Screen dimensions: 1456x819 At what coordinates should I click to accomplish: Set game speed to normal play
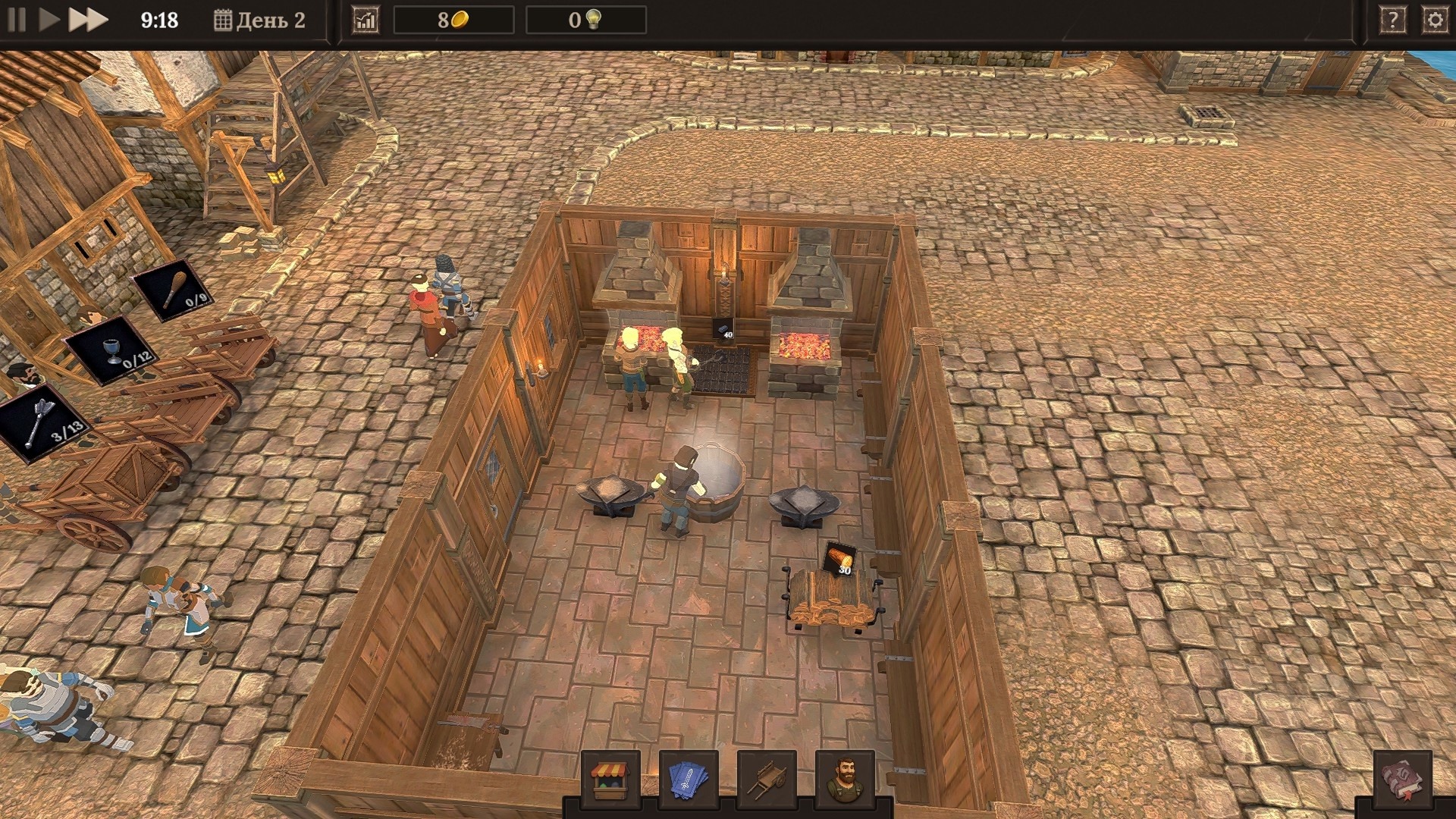pos(49,20)
